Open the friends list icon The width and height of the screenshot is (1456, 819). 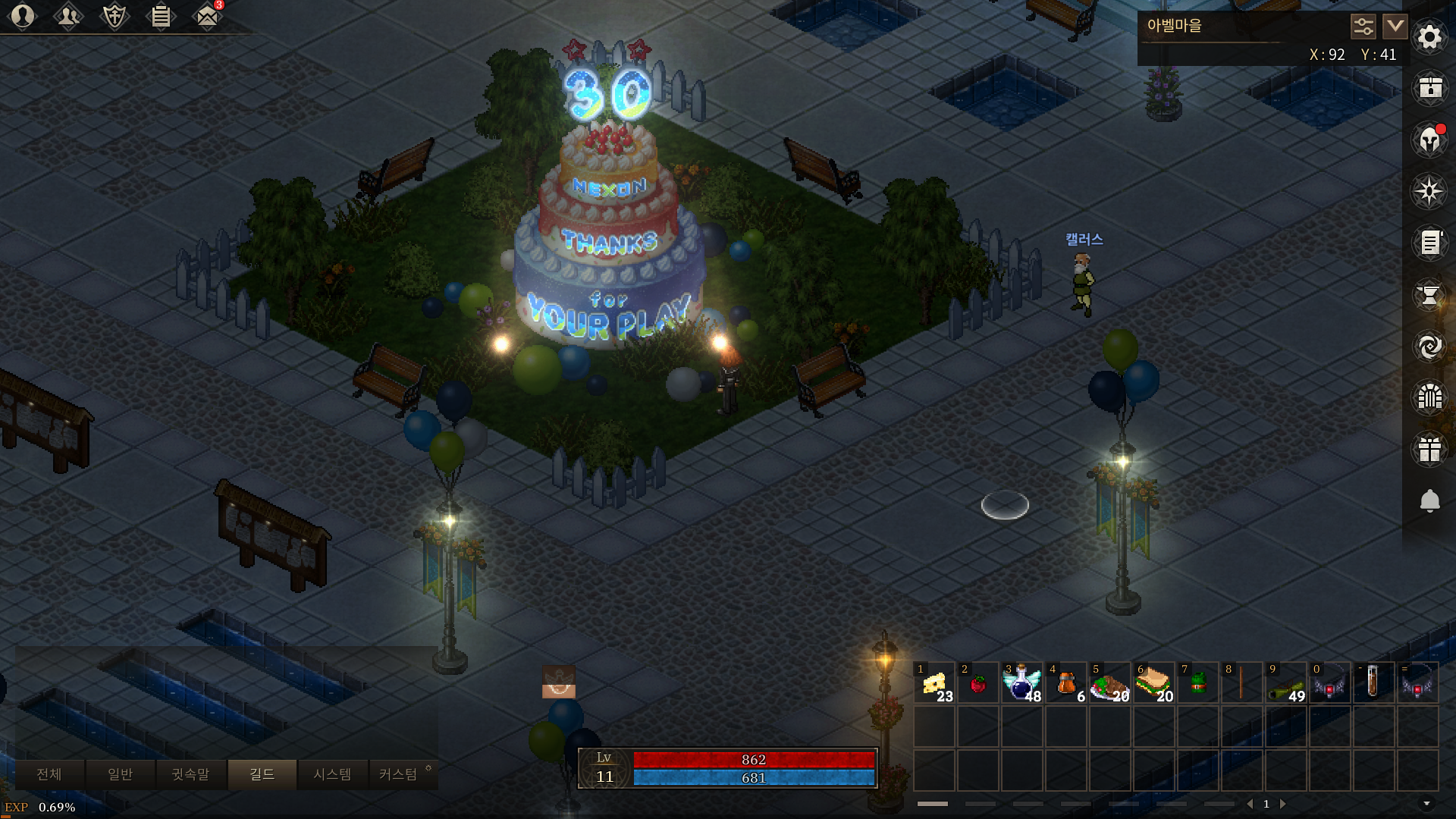point(68,16)
